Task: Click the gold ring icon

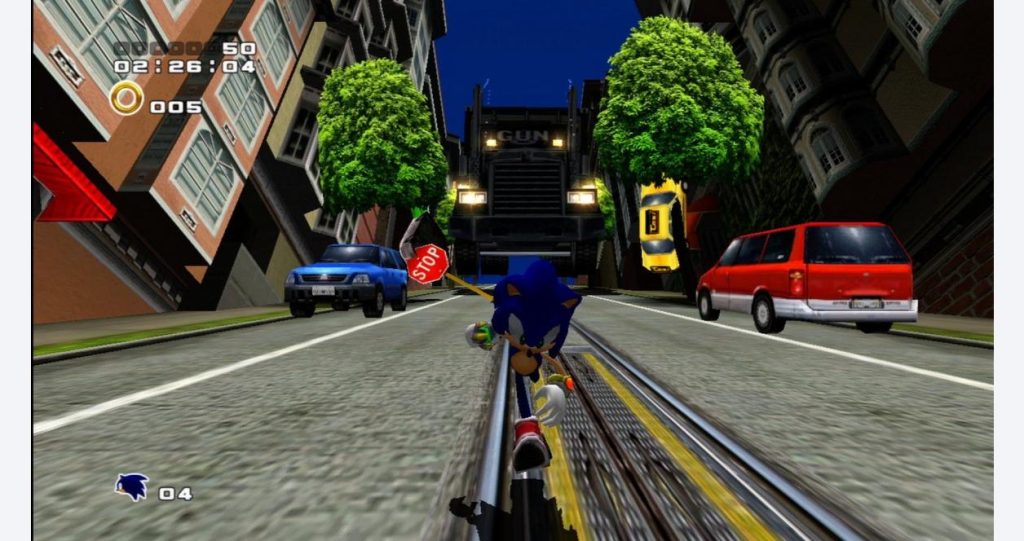Action: pos(127,98)
